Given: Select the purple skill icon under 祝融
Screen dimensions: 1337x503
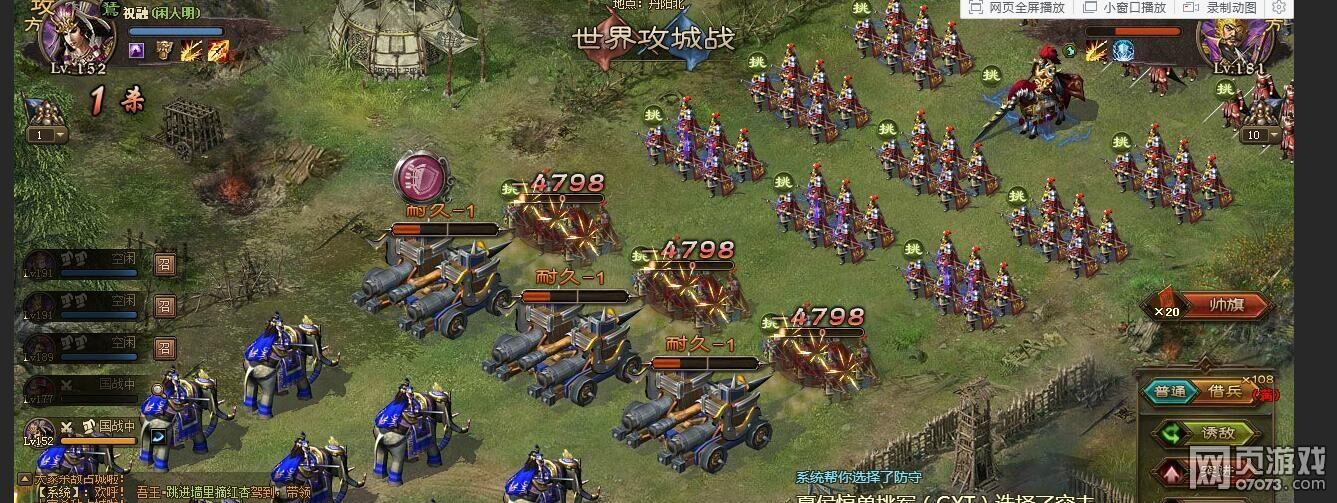Looking at the screenshot, I should point(136,50).
